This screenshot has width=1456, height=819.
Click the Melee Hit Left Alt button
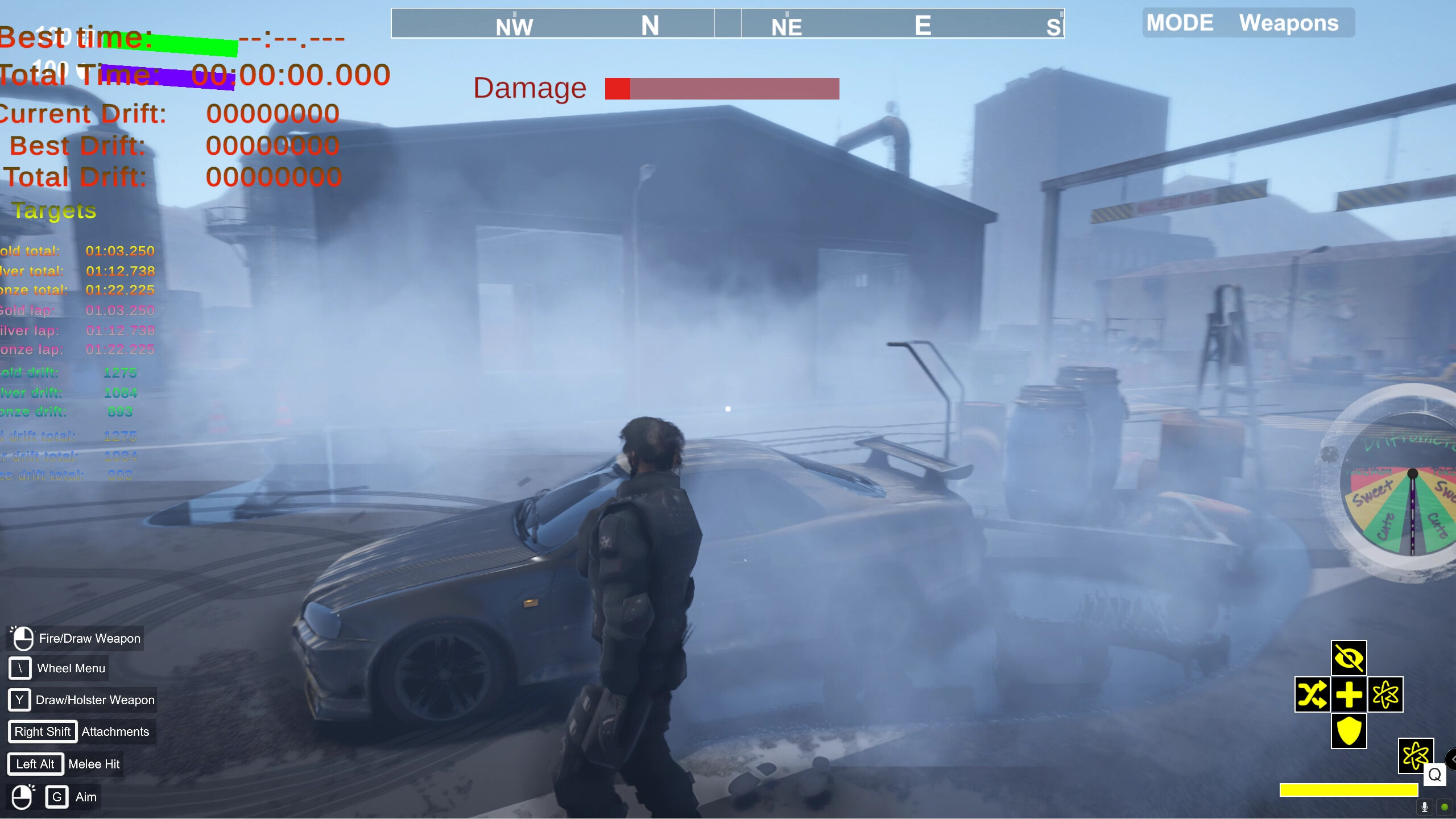(35, 764)
